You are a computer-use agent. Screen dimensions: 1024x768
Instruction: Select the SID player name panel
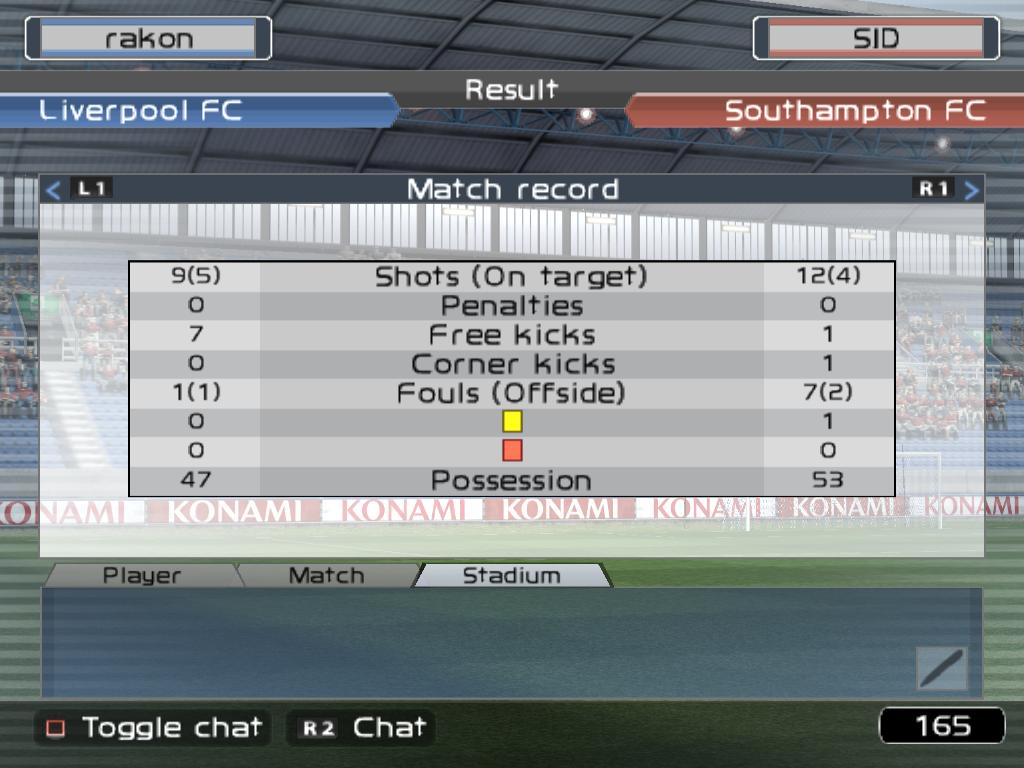coord(875,39)
